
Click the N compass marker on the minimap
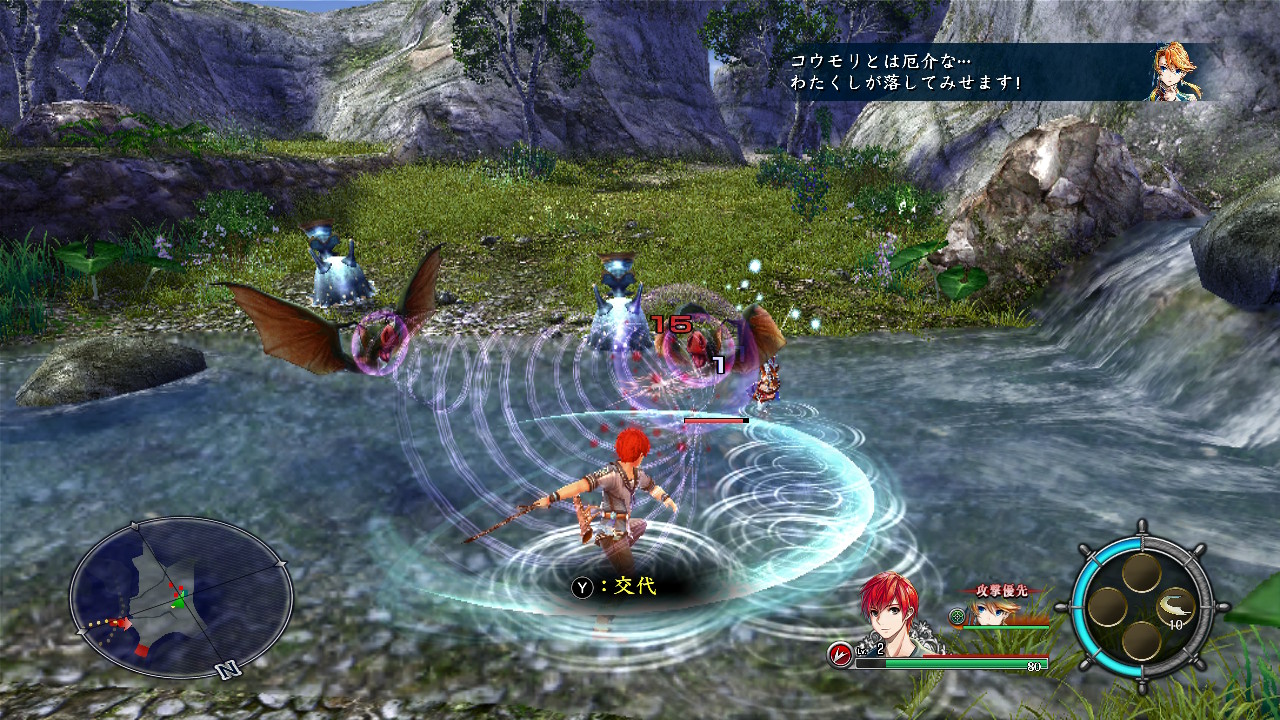227,670
